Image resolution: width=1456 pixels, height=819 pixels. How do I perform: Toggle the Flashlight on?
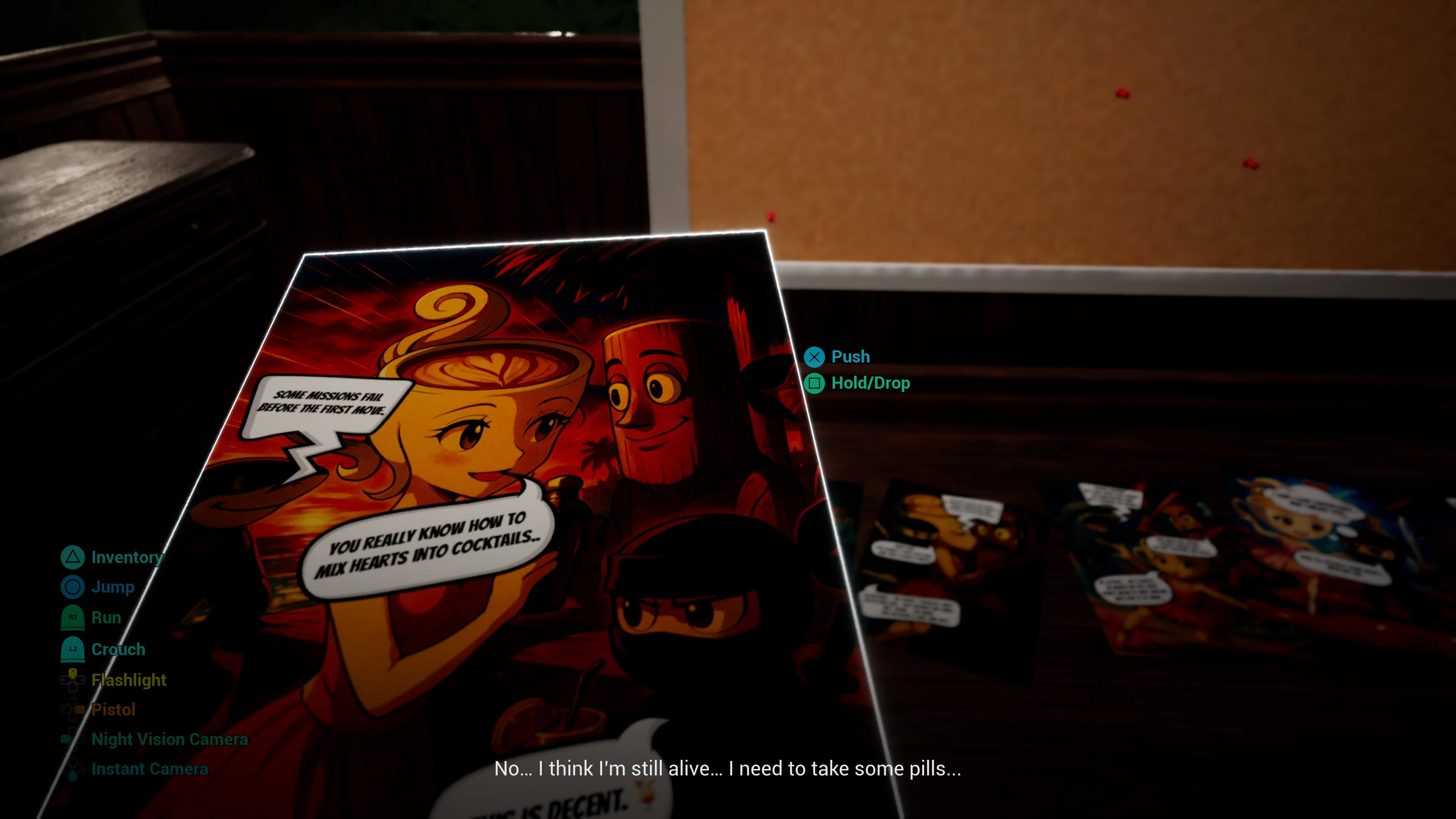pos(128,680)
